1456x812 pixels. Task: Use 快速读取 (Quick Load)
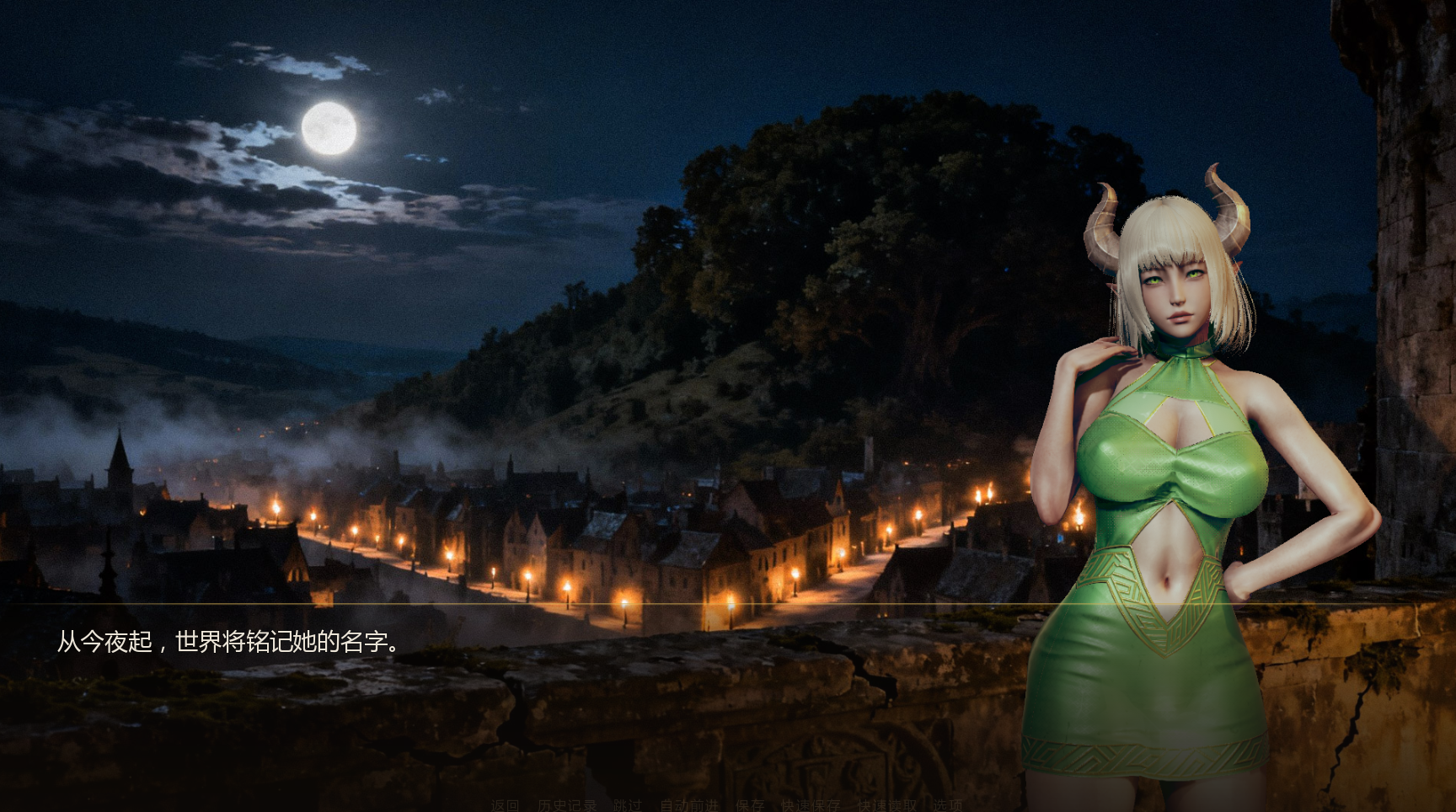(886, 805)
